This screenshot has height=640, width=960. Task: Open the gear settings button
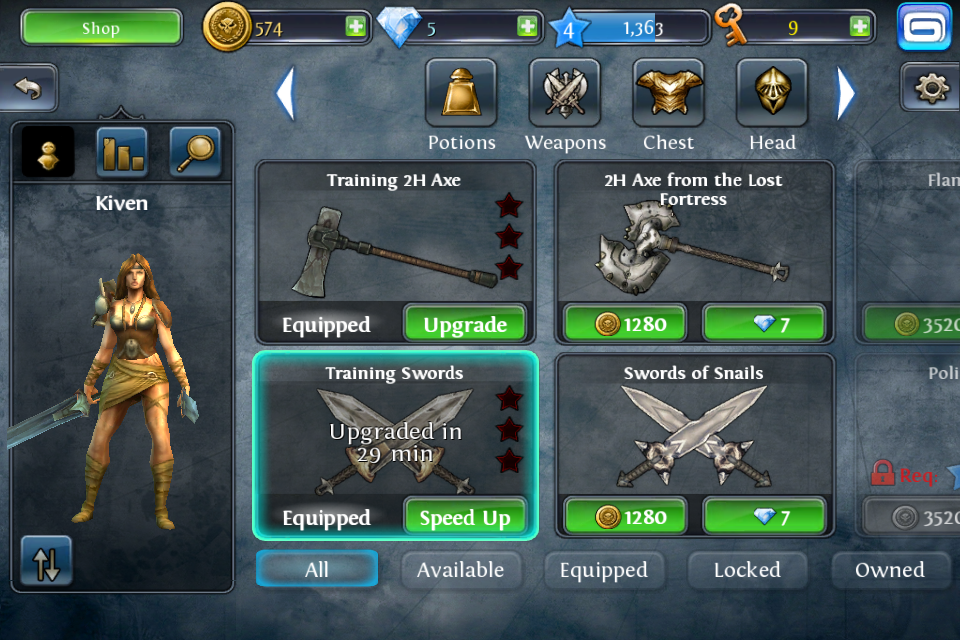(x=931, y=89)
